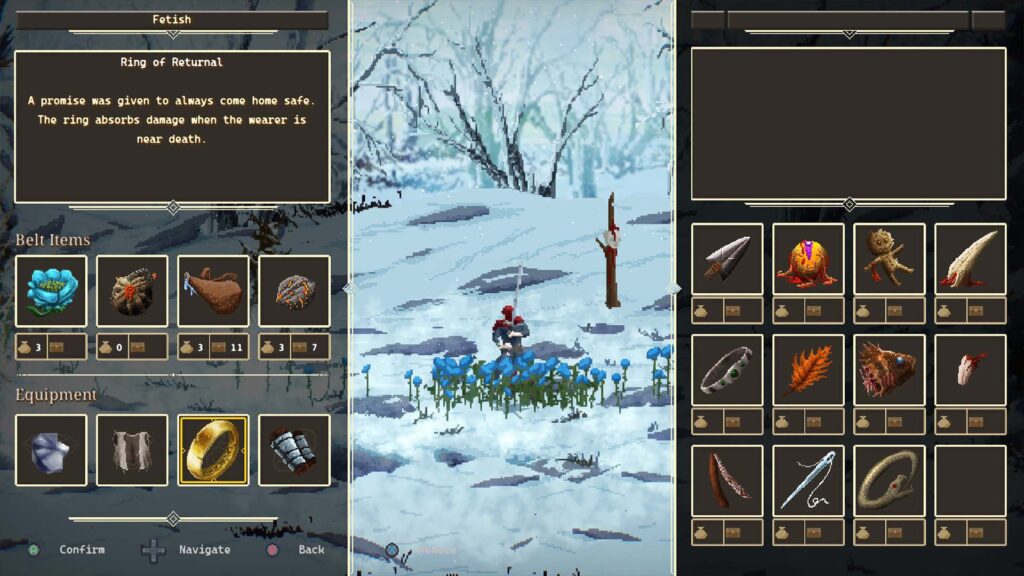Open the fur cloak equipment slot

click(132, 450)
